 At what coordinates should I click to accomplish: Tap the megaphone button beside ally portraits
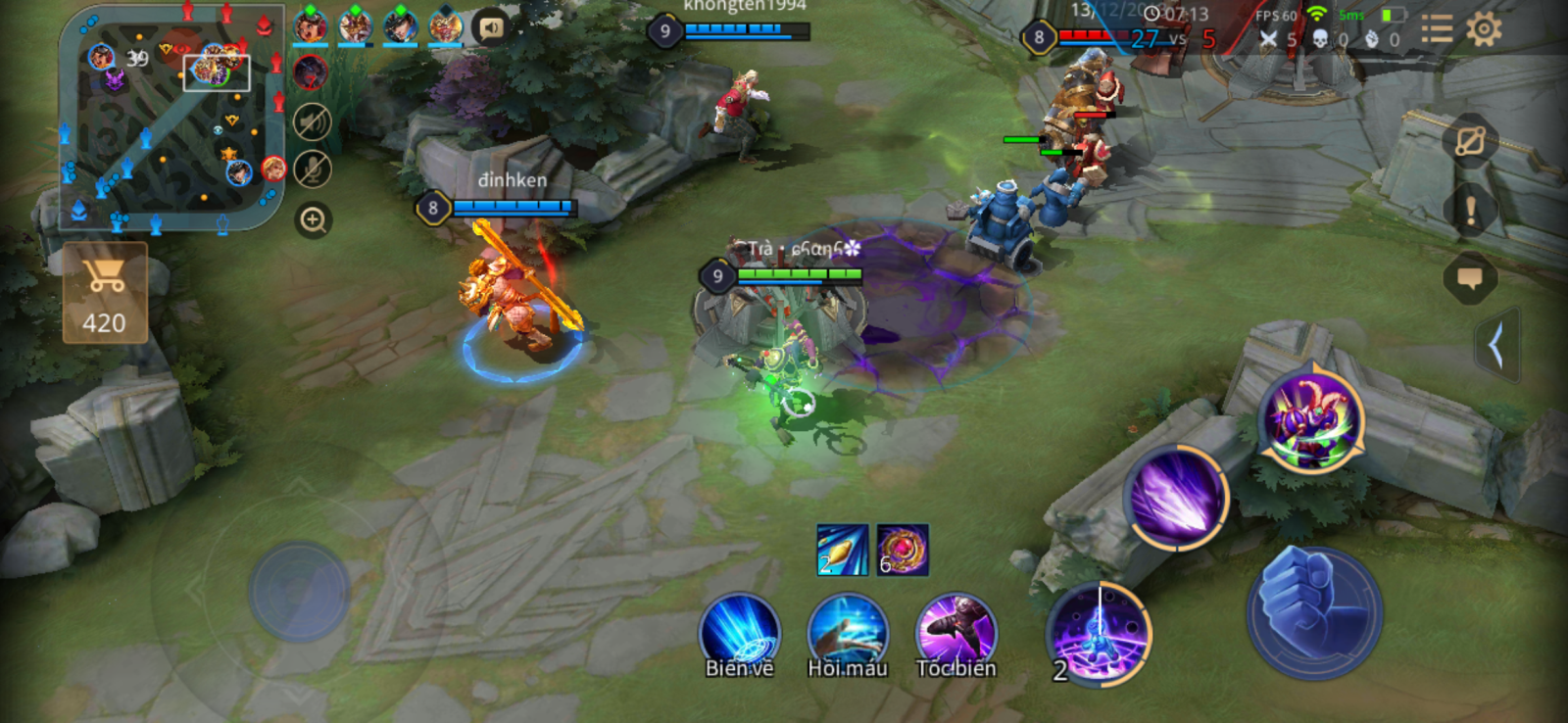tap(491, 27)
